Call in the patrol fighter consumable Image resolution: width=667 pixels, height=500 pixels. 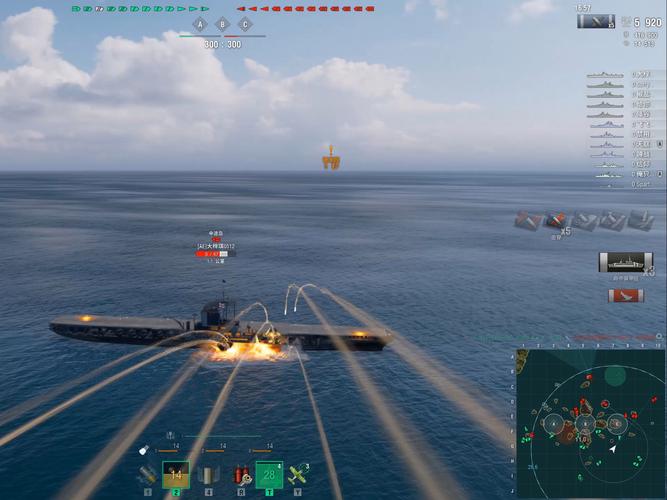297,474
